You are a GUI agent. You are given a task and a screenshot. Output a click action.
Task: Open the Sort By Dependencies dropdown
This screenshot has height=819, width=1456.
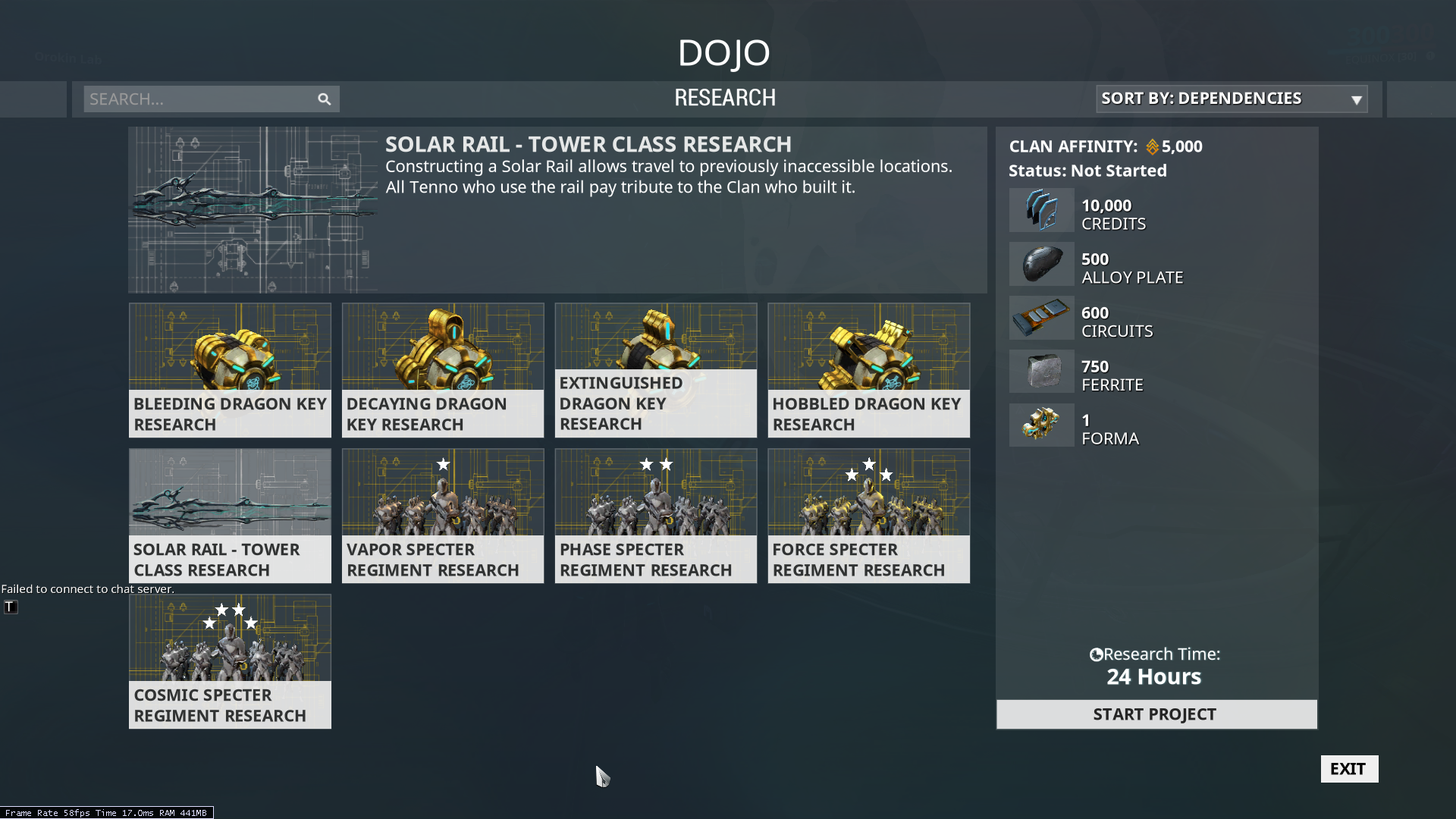(x=1232, y=99)
